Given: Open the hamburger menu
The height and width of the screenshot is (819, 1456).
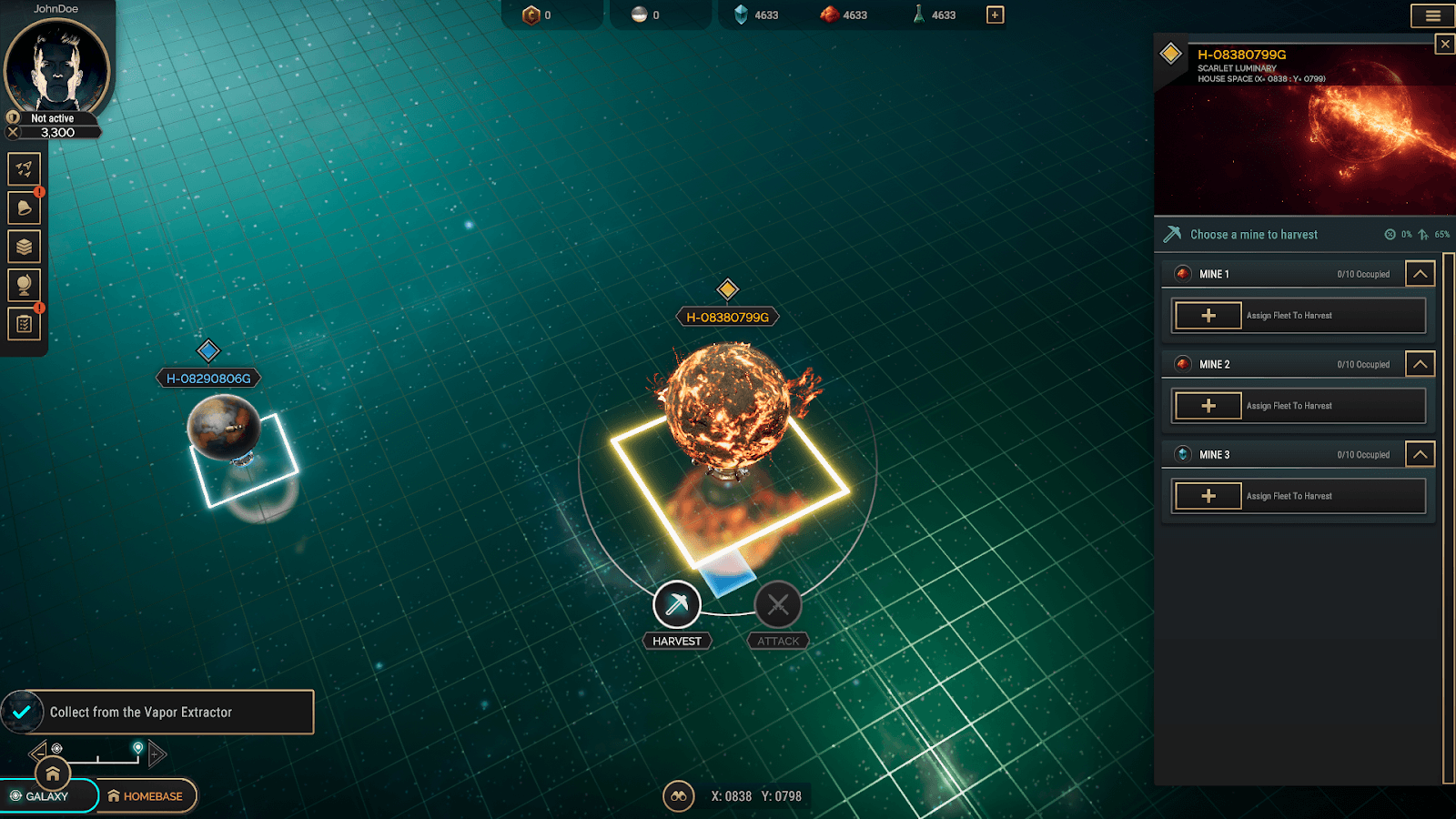Looking at the screenshot, I should [1432, 15].
